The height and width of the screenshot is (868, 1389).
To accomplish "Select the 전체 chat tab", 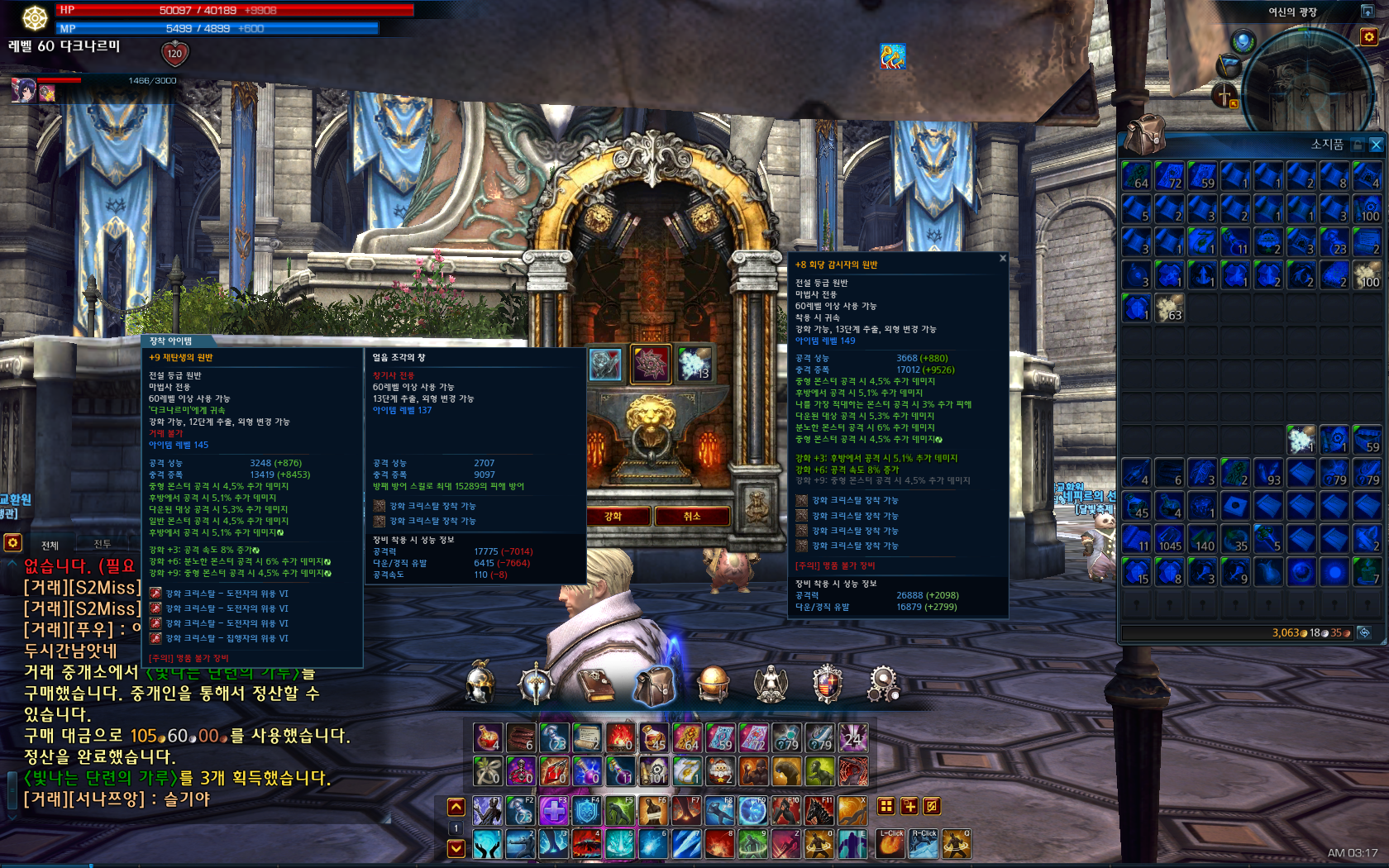I will pyautogui.click(x=50, y=545).
